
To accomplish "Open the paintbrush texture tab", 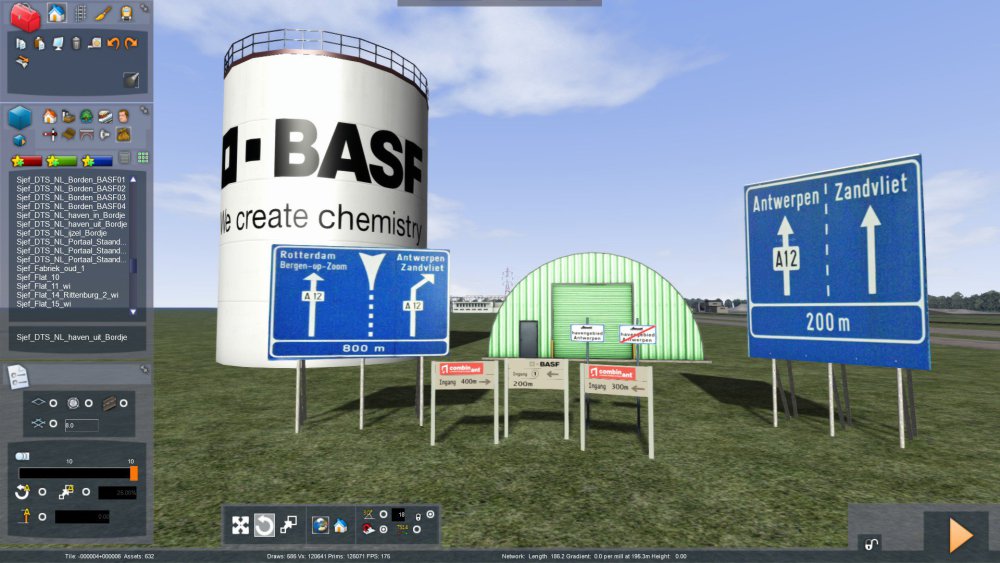I will 103,14.
